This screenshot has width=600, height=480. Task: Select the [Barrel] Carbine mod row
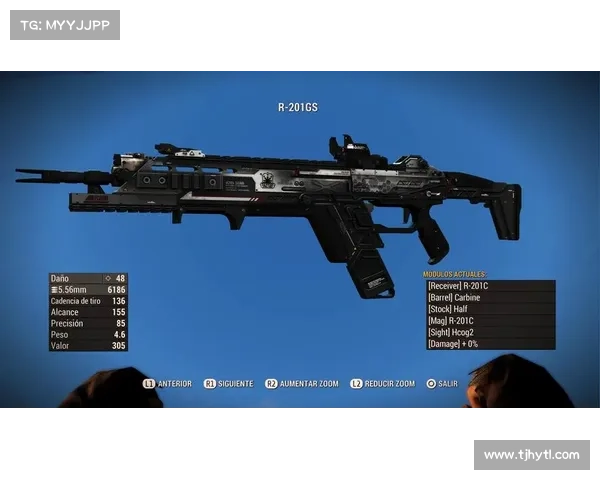click(x=490, y=298)
